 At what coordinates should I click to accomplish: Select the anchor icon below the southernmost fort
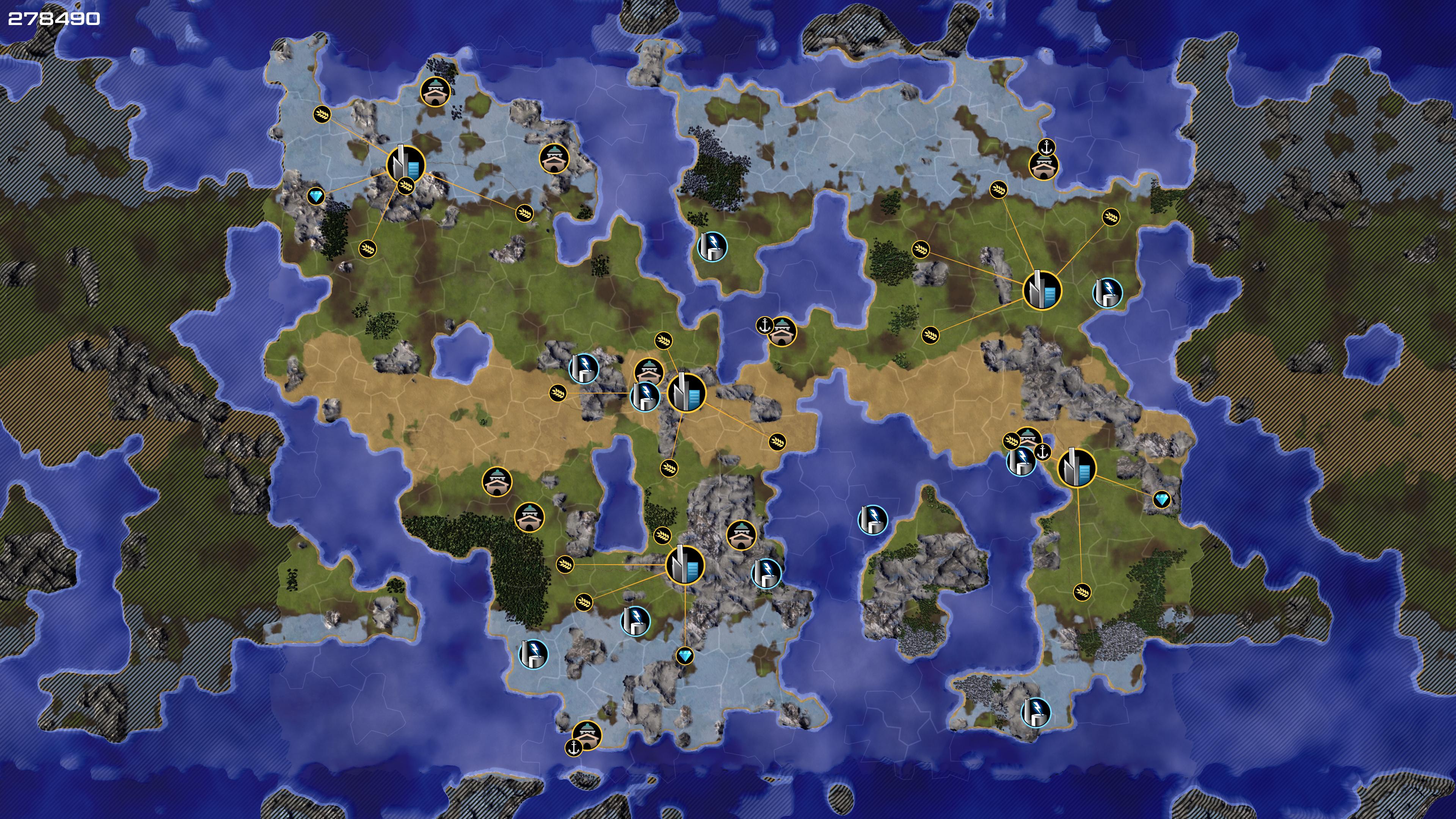point(574,748)
